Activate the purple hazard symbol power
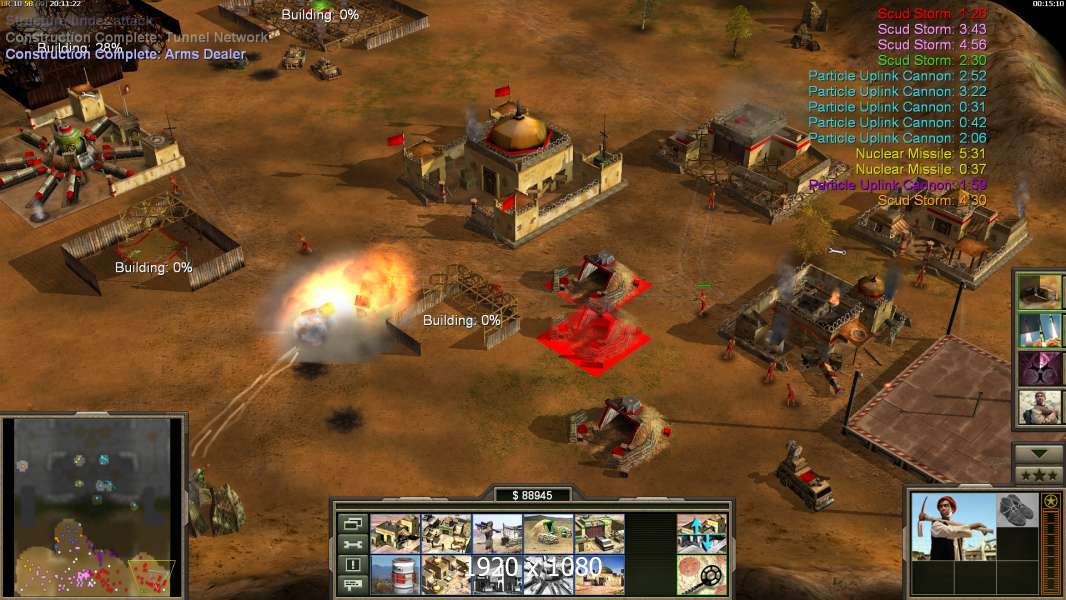The height and width of the screenshot is (600, 1066). click(1039, 369)
